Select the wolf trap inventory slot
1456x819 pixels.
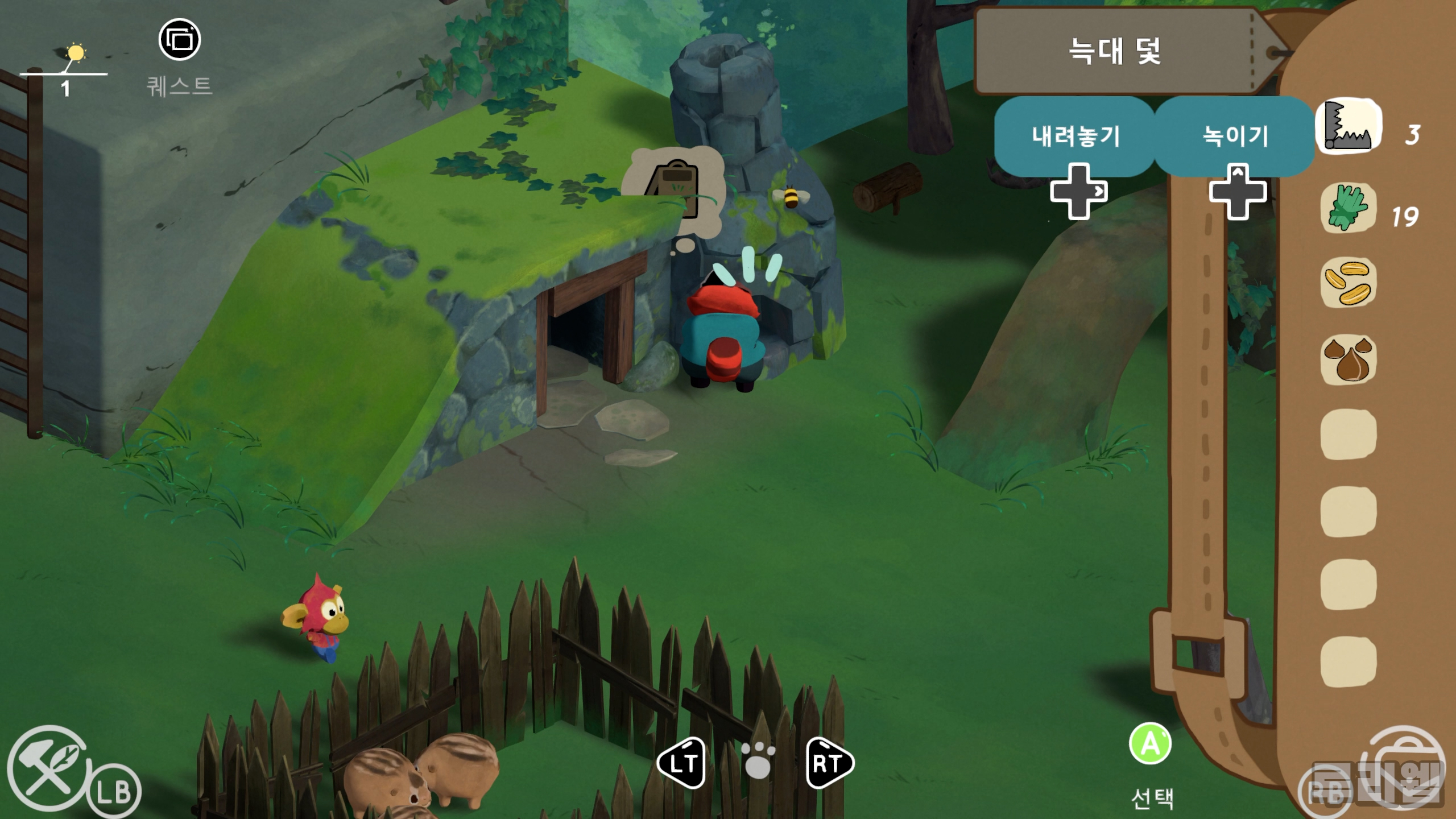pyautogui.click(x=1349, y=126)
